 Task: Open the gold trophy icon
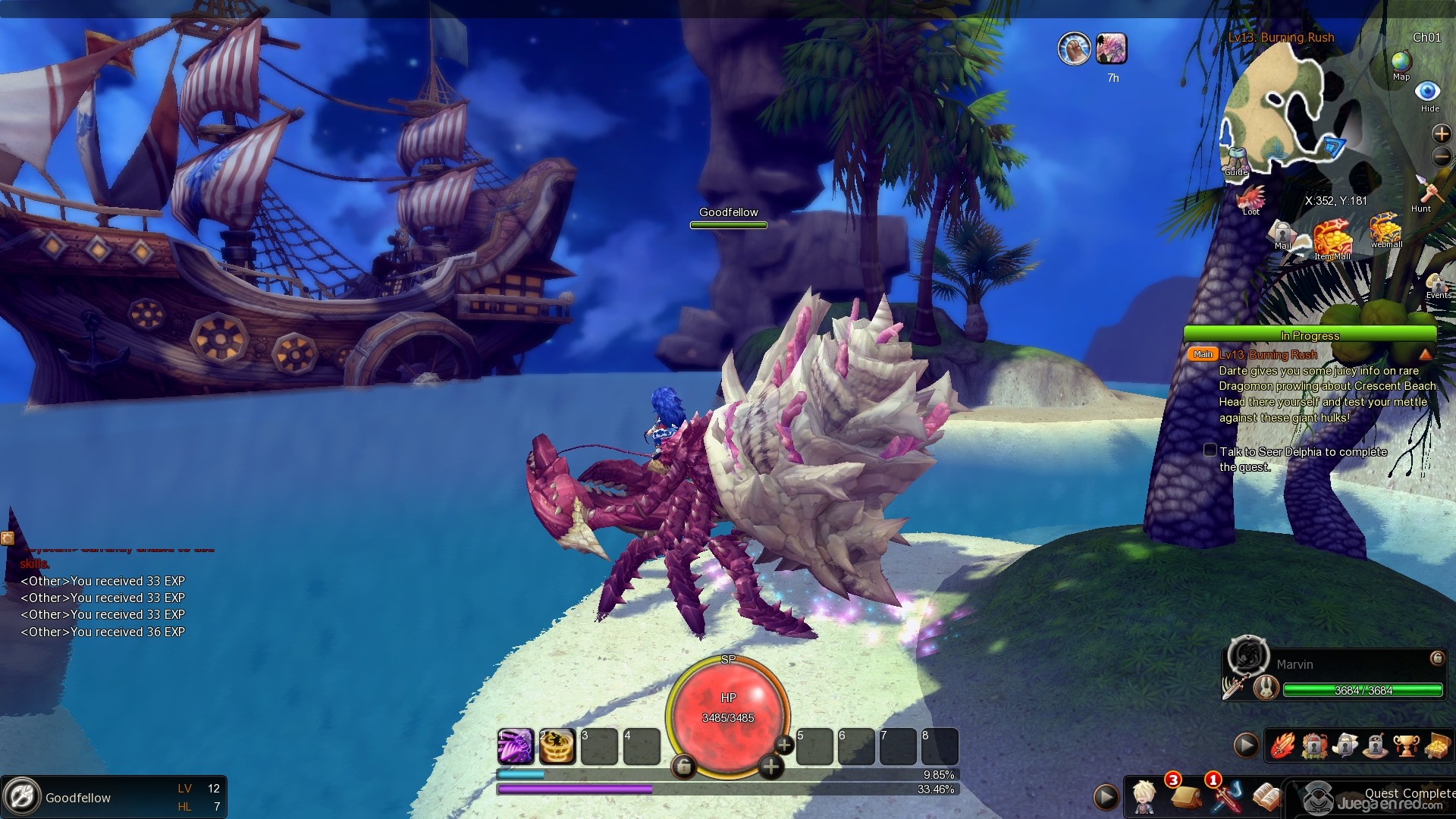(1405, 746)
